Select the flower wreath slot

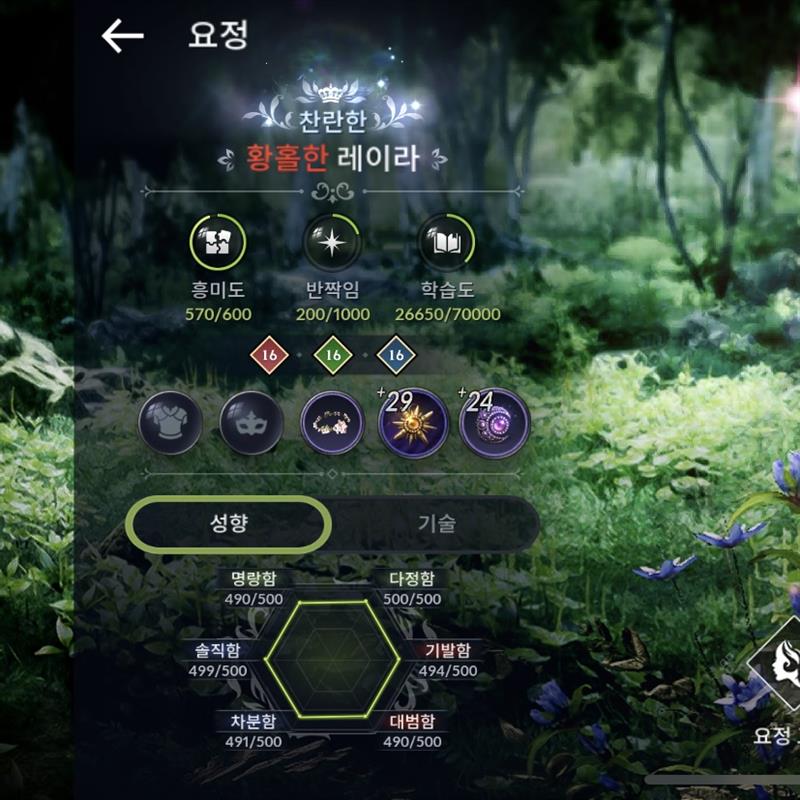coord(333,421)
